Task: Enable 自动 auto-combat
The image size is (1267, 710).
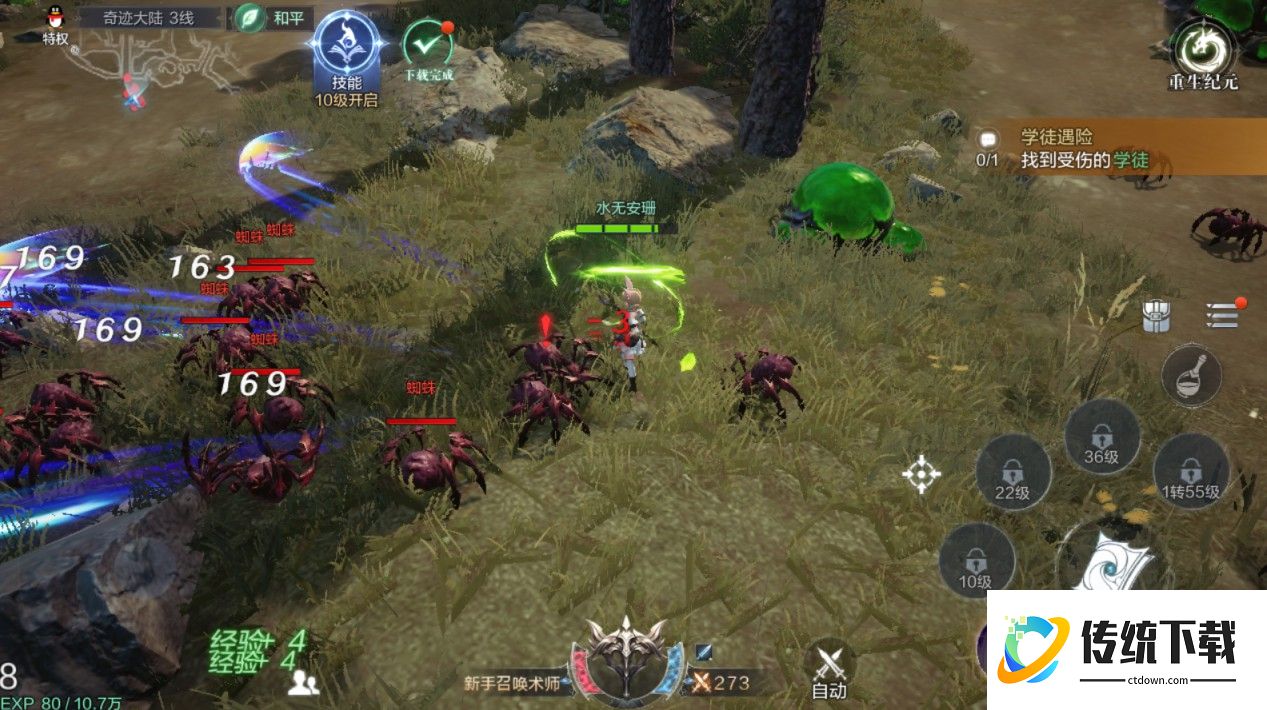Action: click(829, 667)
